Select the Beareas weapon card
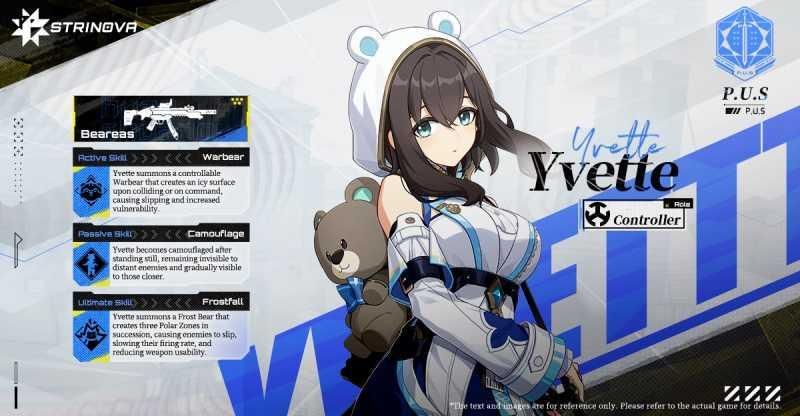Screen dimensions: 800x416 tap(159, 119)
